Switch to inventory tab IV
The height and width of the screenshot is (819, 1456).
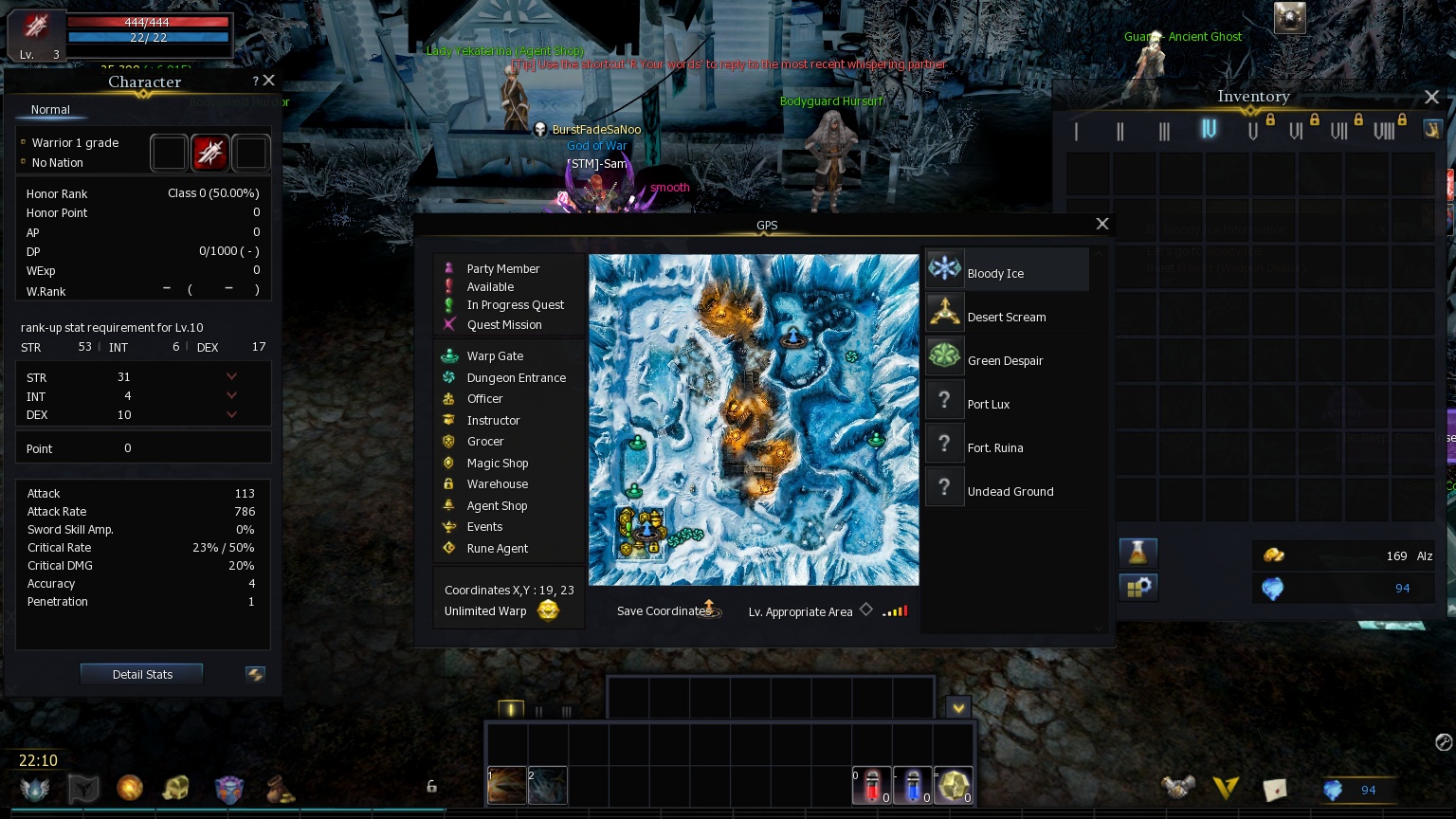pyautogui.click(x=1209, y=130)
